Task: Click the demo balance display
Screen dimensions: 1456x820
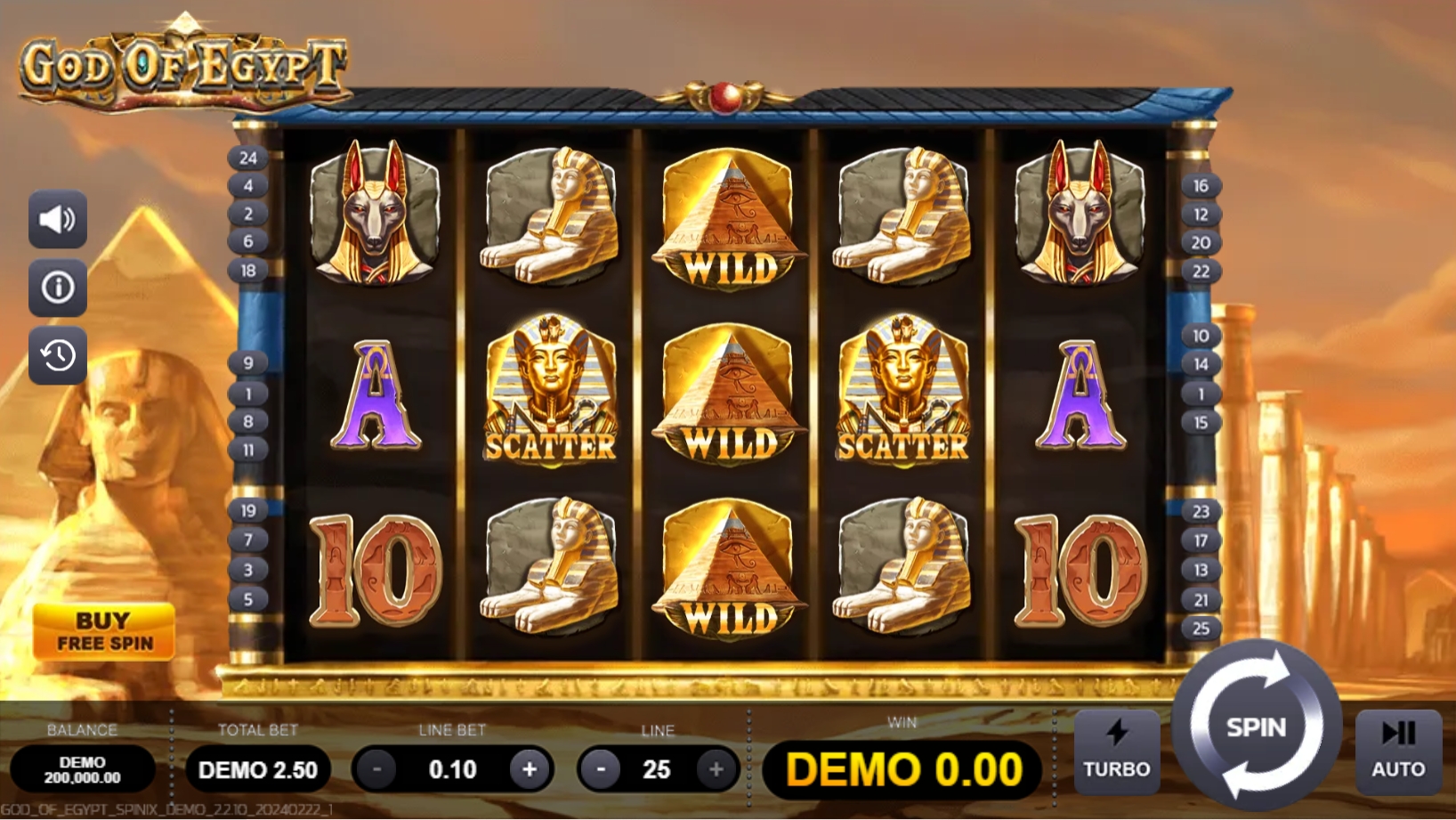Action: pyautogui.click(x=85, y=769)
